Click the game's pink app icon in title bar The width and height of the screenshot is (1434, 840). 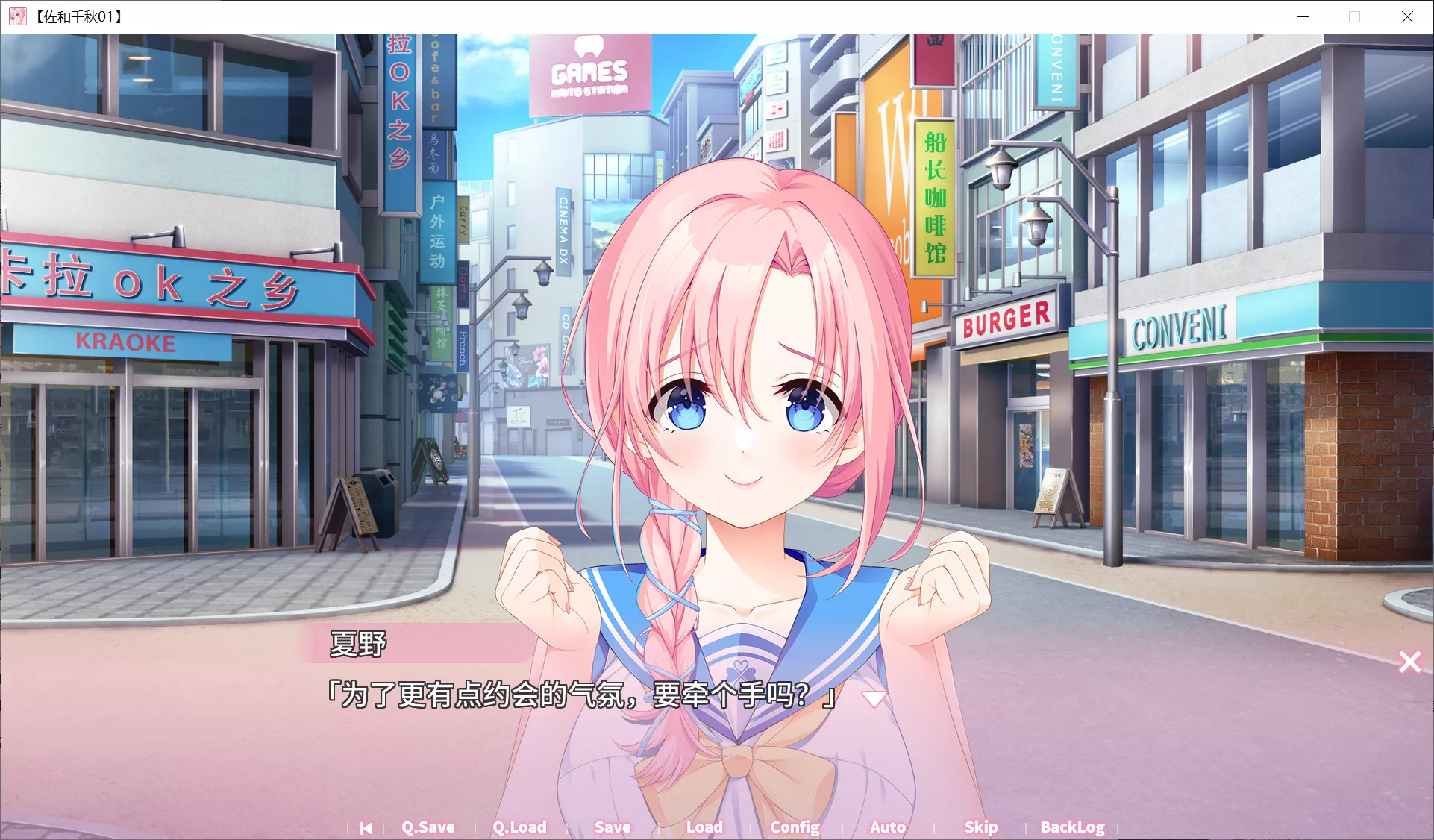pyautogui.click(x=17, y=16)
